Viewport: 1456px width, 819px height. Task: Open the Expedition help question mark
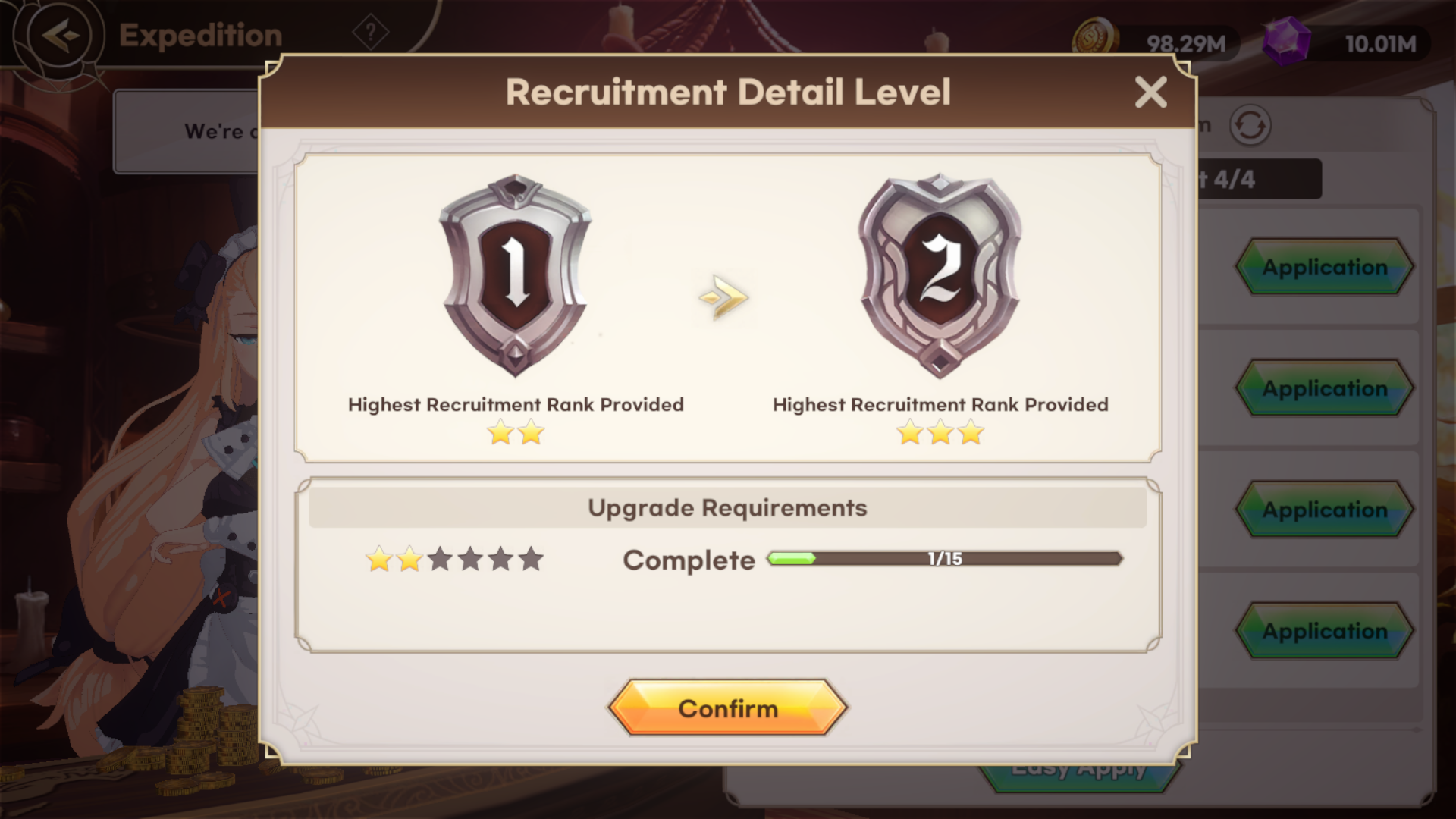pyautogui.click(x=370, y=33)
